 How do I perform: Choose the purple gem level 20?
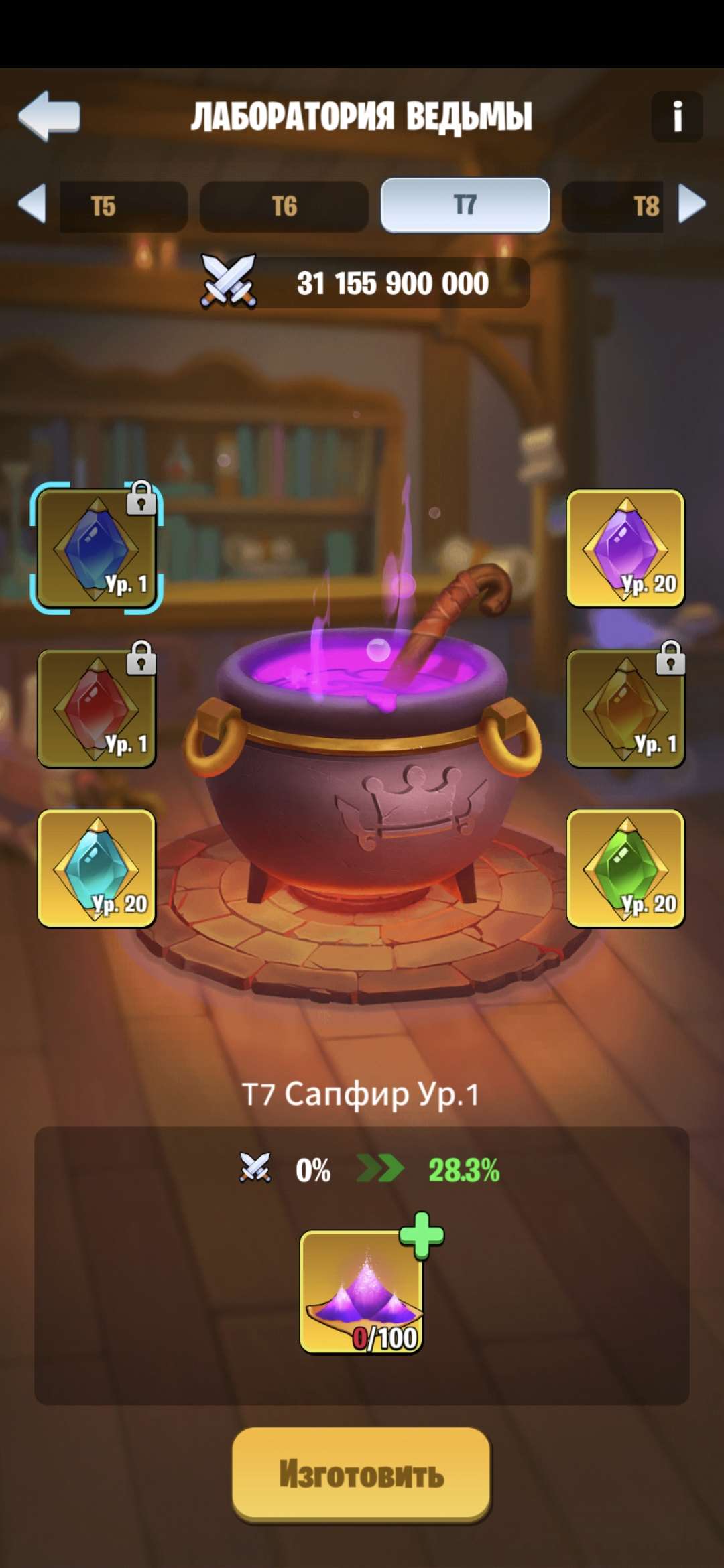tap(625, 548)
